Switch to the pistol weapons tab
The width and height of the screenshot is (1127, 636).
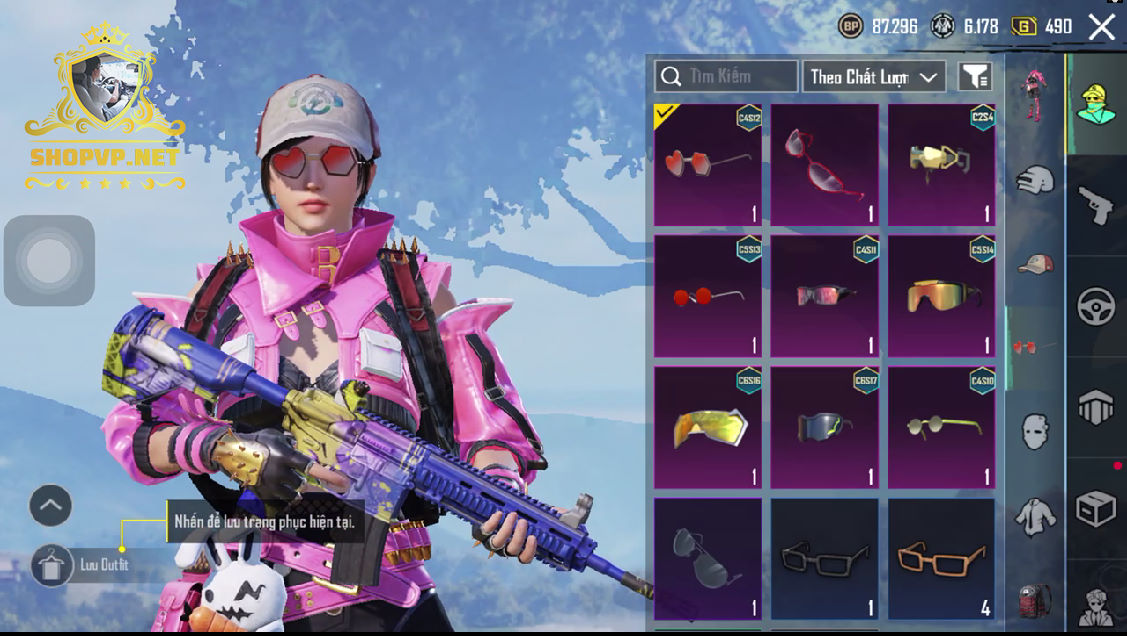pos(1096,205)
